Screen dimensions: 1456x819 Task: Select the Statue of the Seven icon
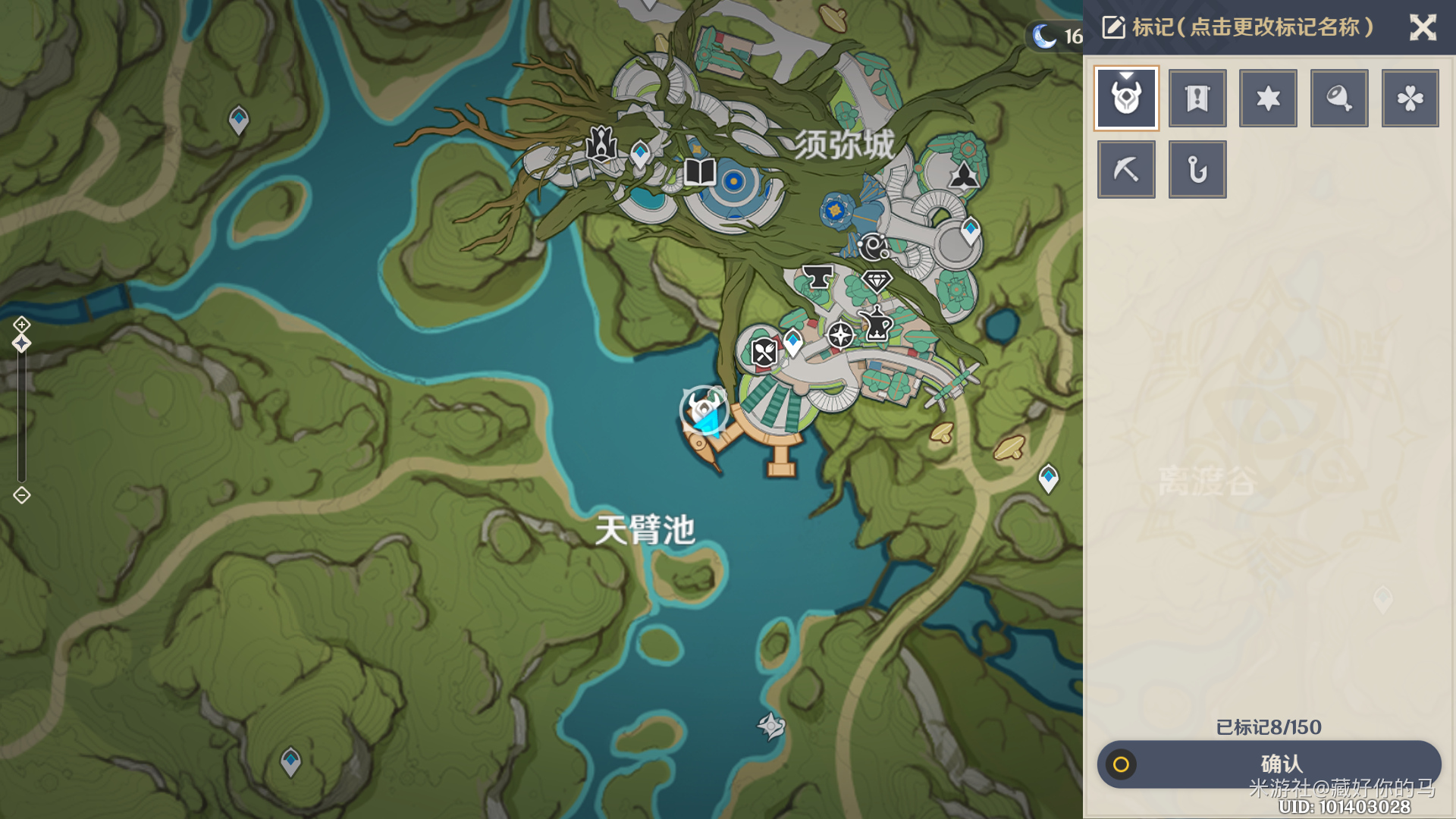[x=601, y=143]
